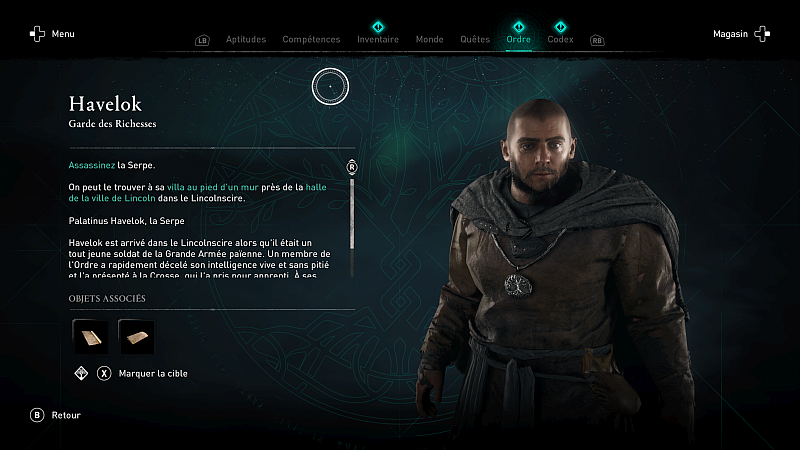This screenshot has height=450, width=800.
Task: Open the Codex tab
Action: click(x=560, y=40)
